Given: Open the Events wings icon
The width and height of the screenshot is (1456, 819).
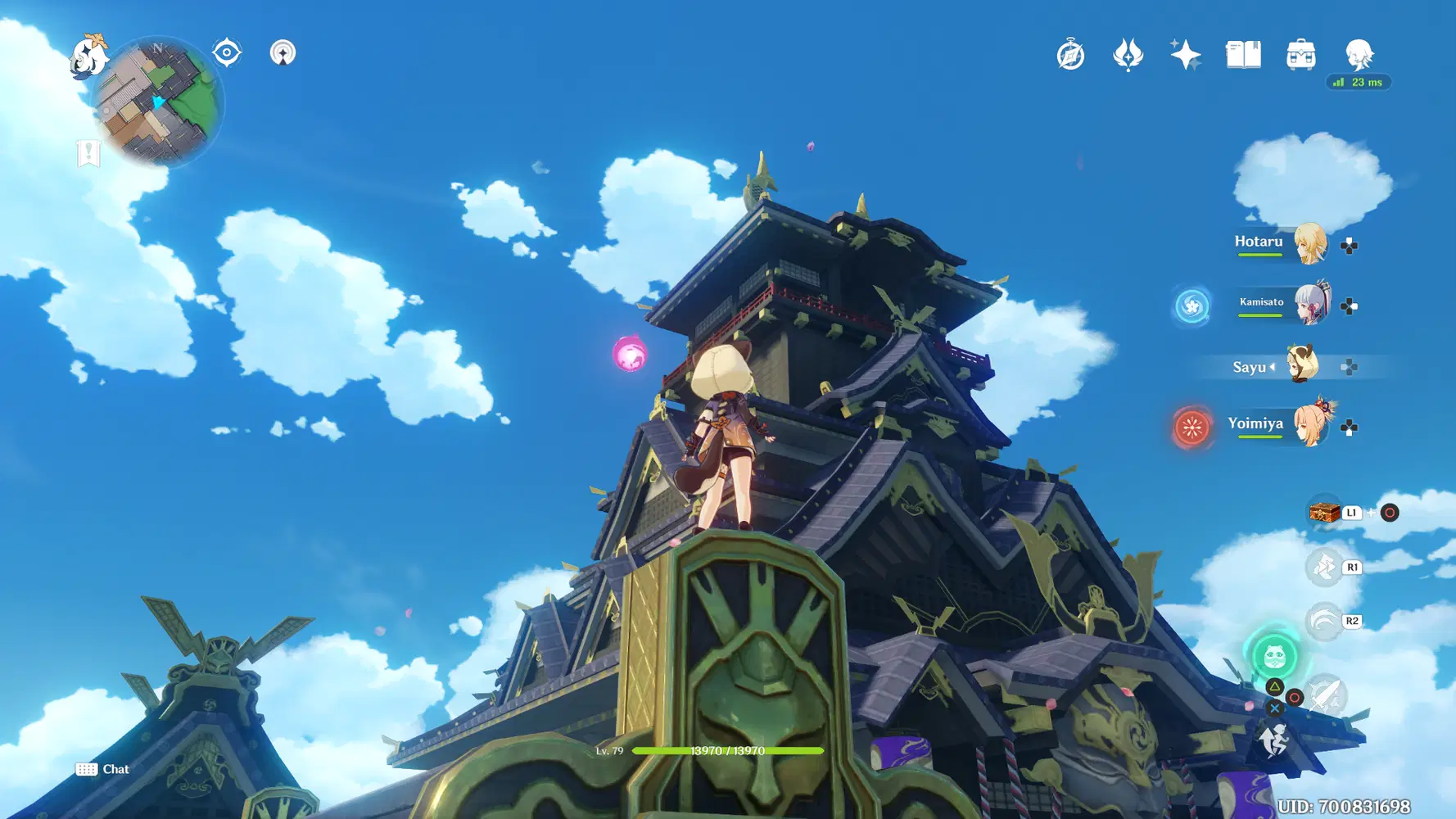Looking at the screenshot, I should pyautogui.click(x=1128, y=54).
